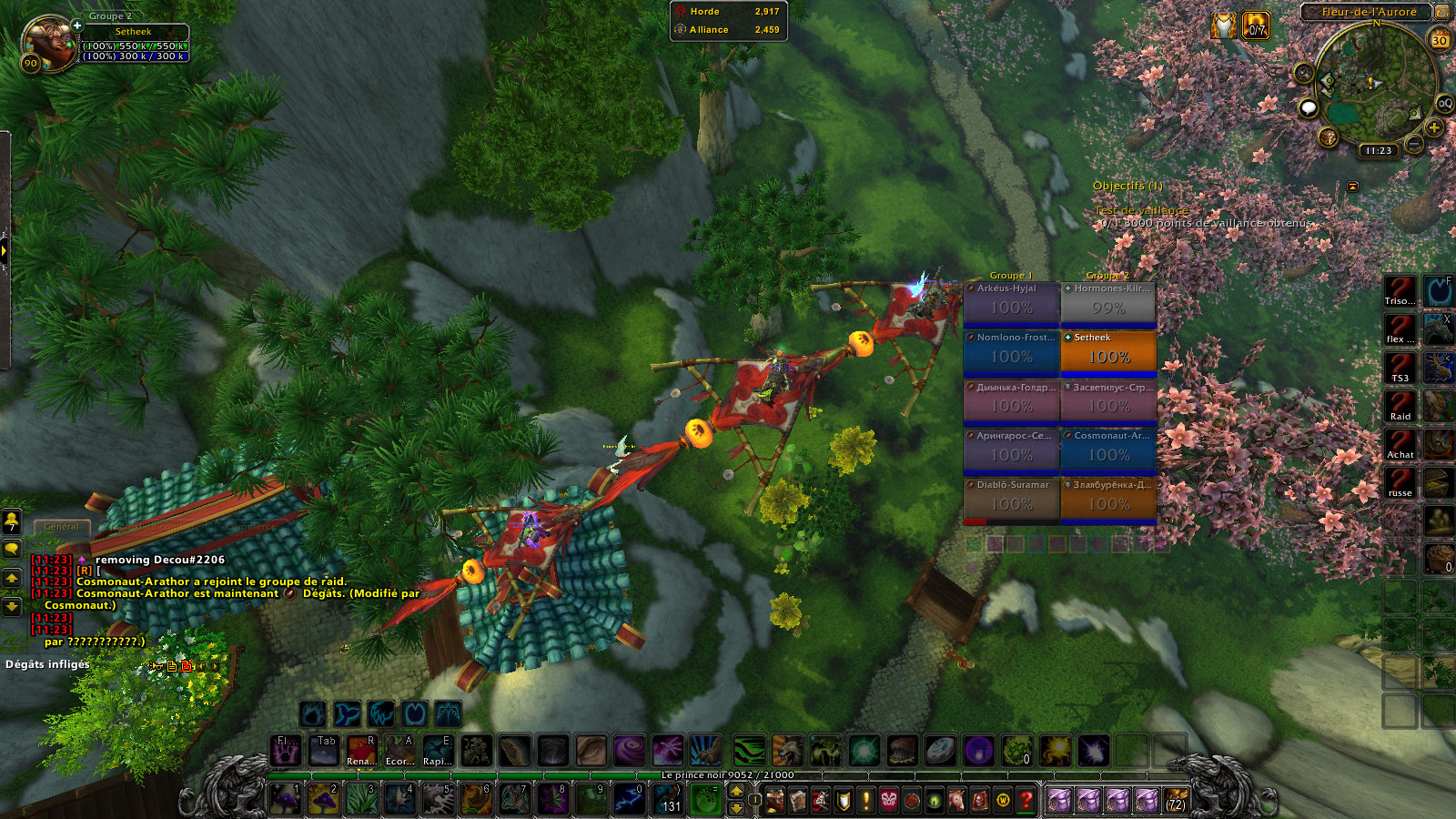Click the 0/7 buff icon

pyautogui.click(x=1256, y=25)
